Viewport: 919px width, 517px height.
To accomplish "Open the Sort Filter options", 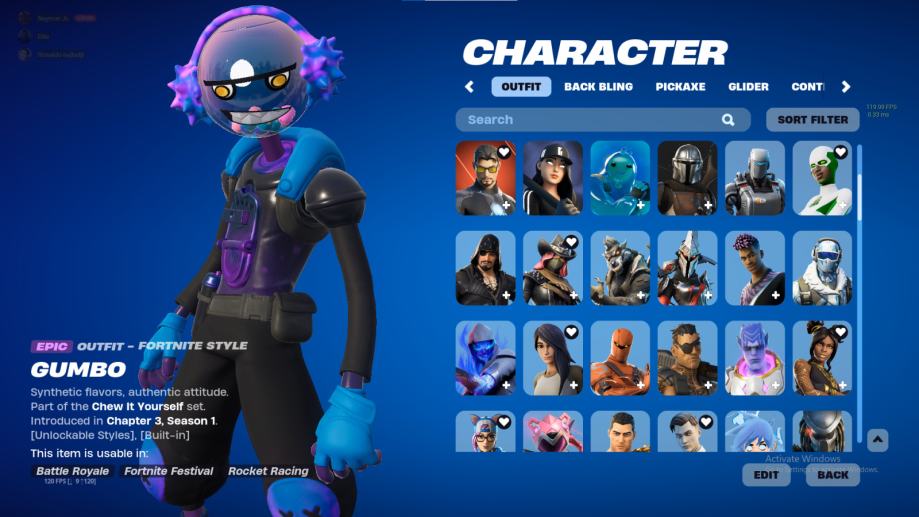I will (x=812, y=120).
